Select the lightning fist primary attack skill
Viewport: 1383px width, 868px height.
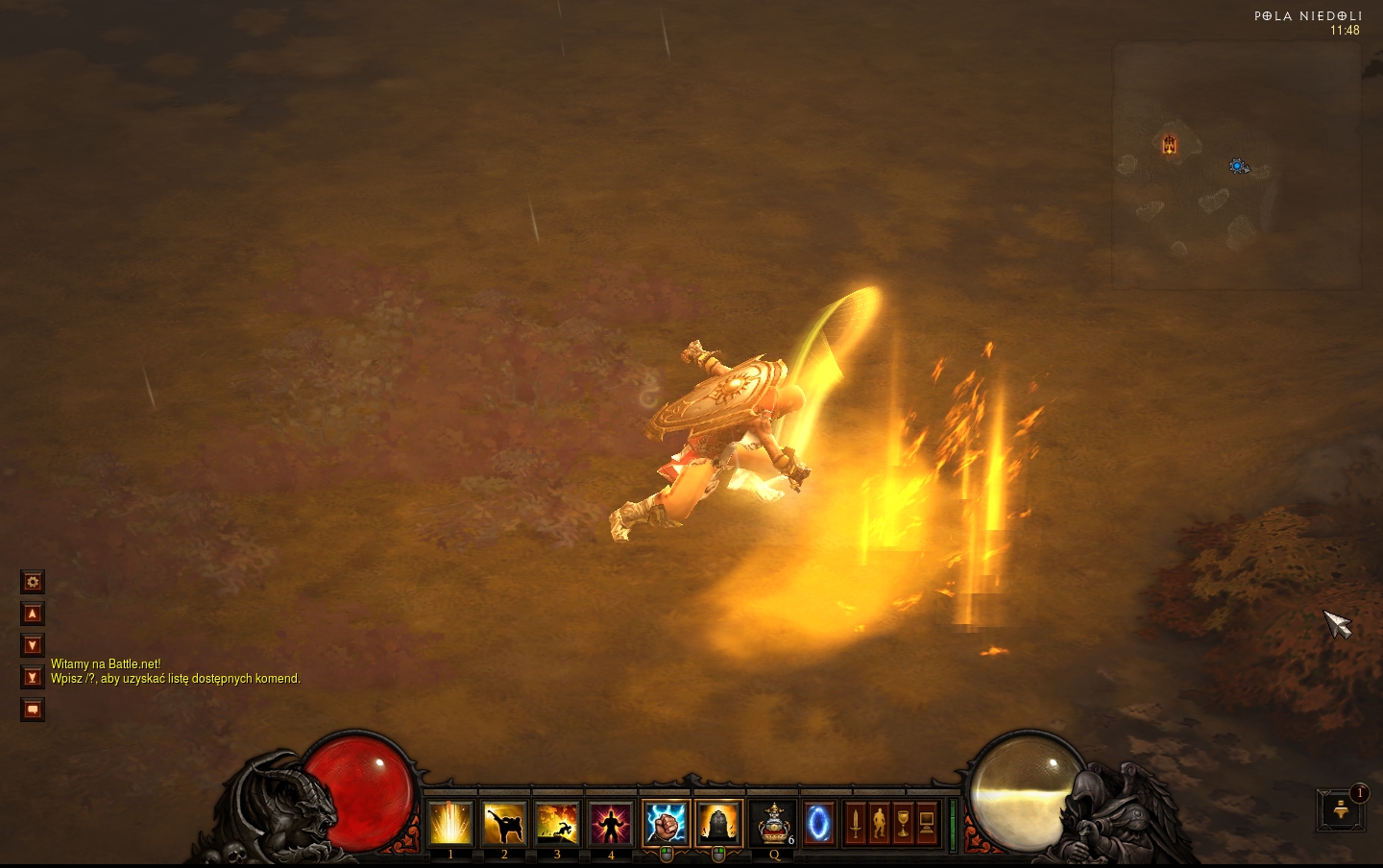click(x=666, y=824)
